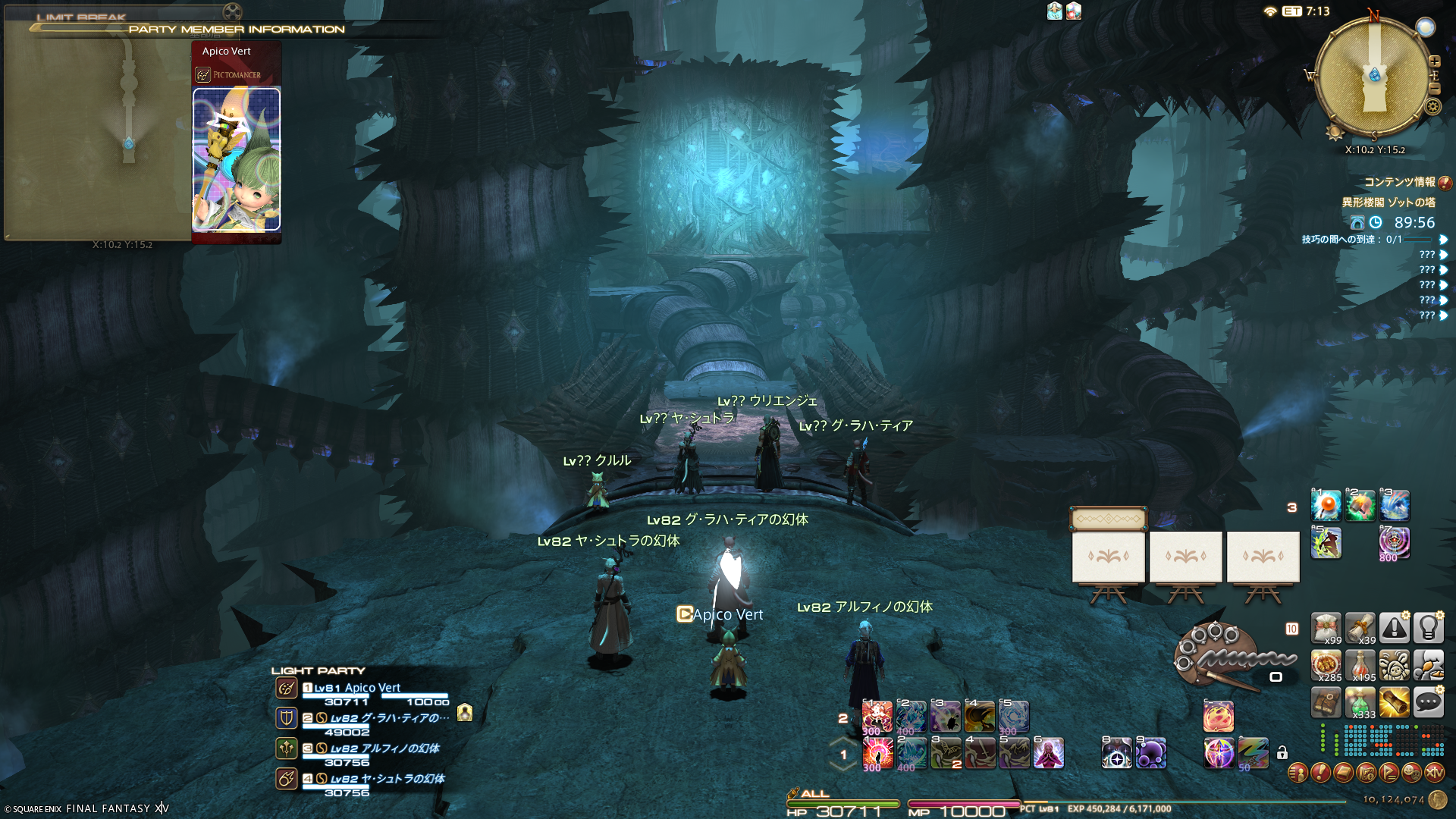Use the green potion flask, 333 stack
This screenshot has width=1456, height=819.
coord(1360,703)
